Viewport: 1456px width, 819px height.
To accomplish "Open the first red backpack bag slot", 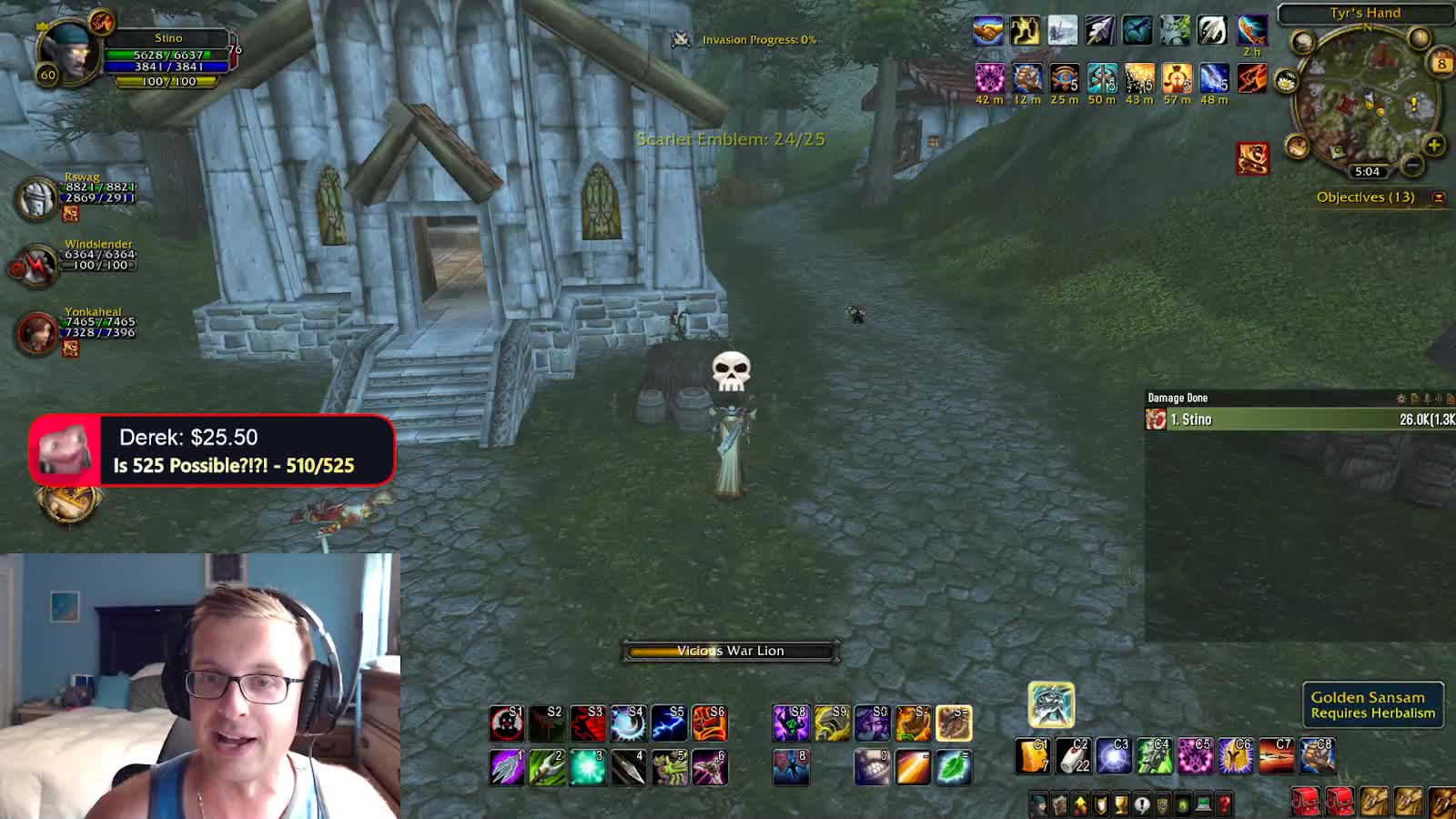I will click(1305, 802).
